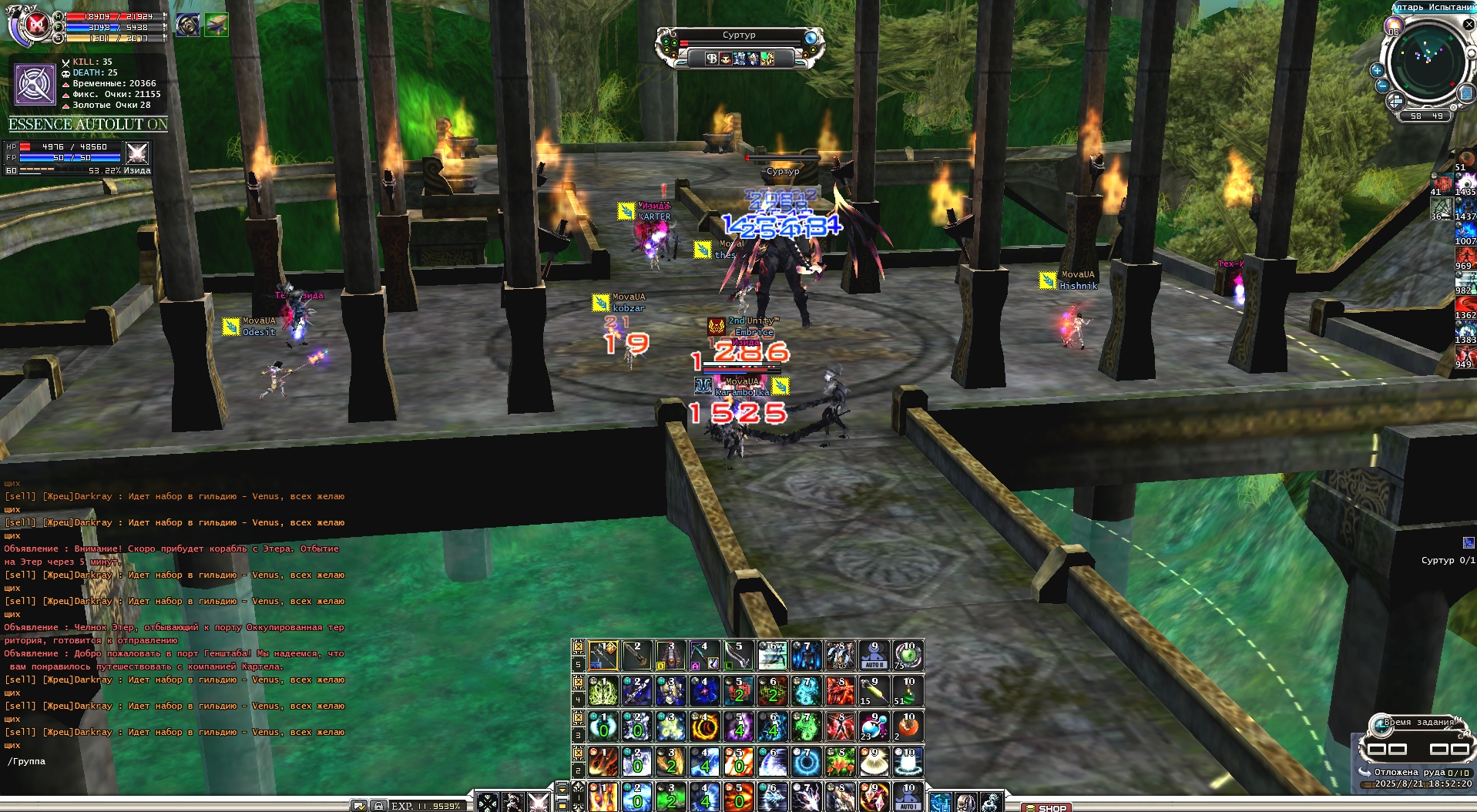The height and width of the screenshot is (812, 1477).
Task: Drink the green potion with 51 count
Action: click(908, 691)
